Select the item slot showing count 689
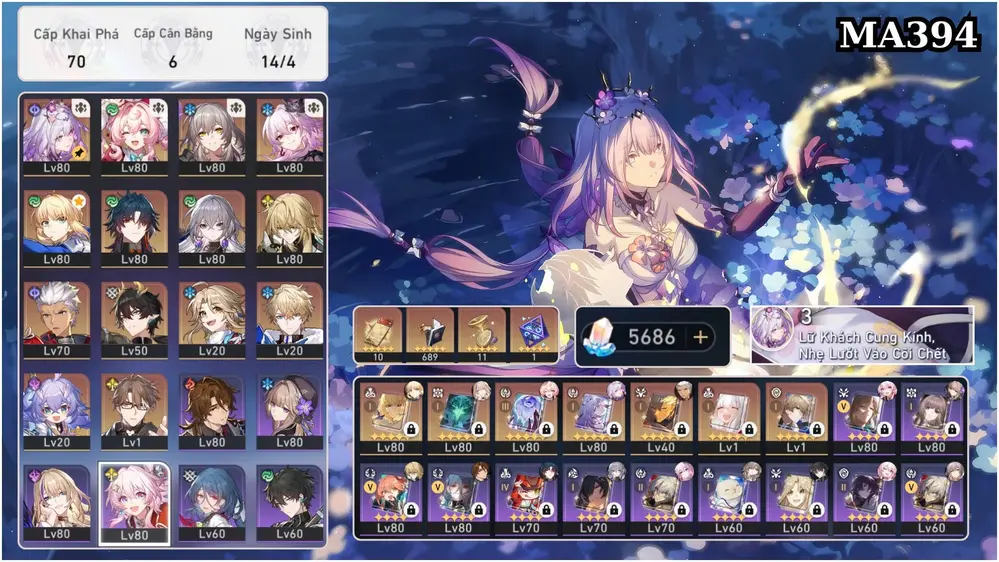Viewport: 999px width, 562px height. pyautogui.click(x=429, y=334)
